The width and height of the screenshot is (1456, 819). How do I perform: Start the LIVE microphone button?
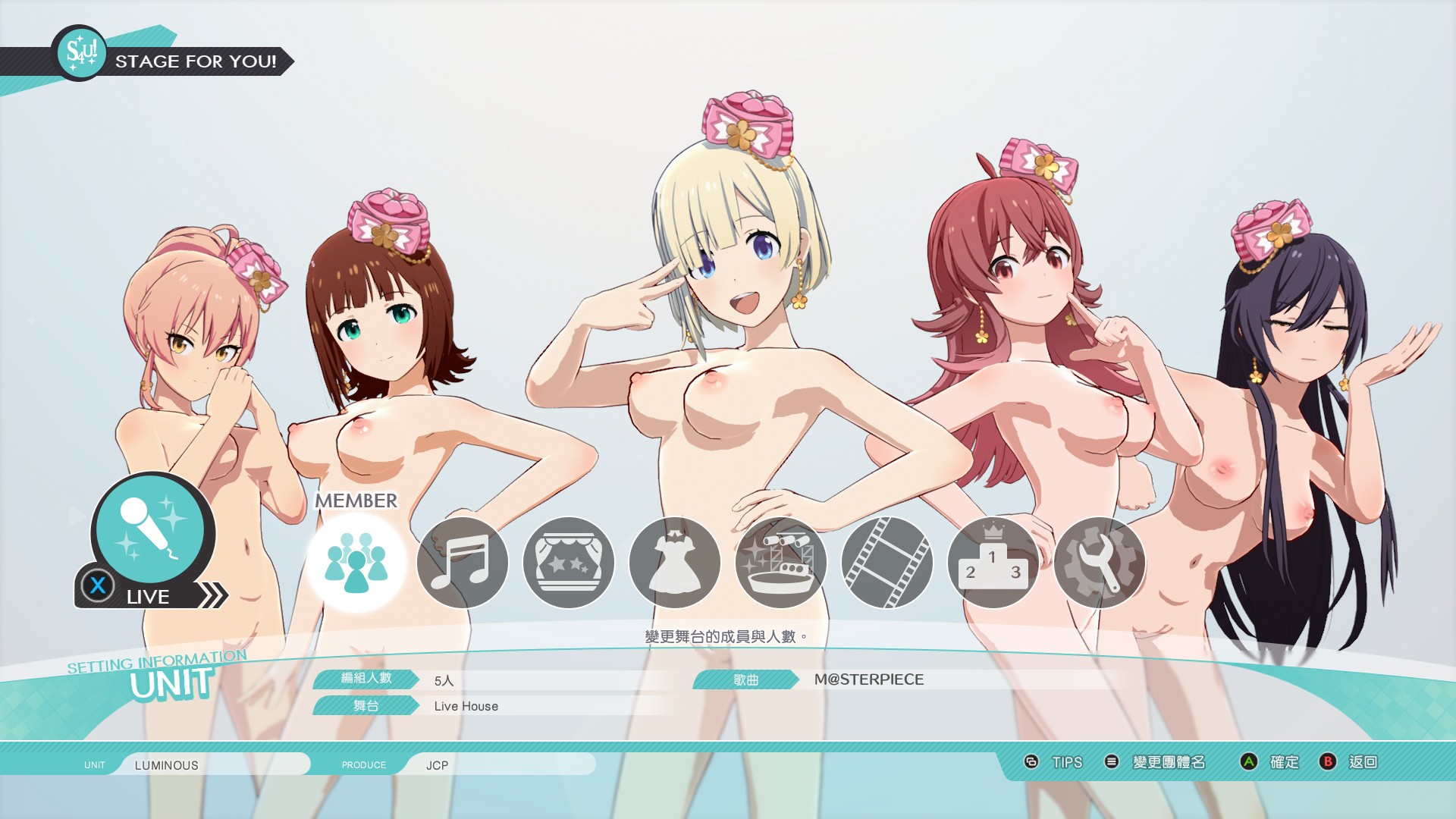[152, 533]
